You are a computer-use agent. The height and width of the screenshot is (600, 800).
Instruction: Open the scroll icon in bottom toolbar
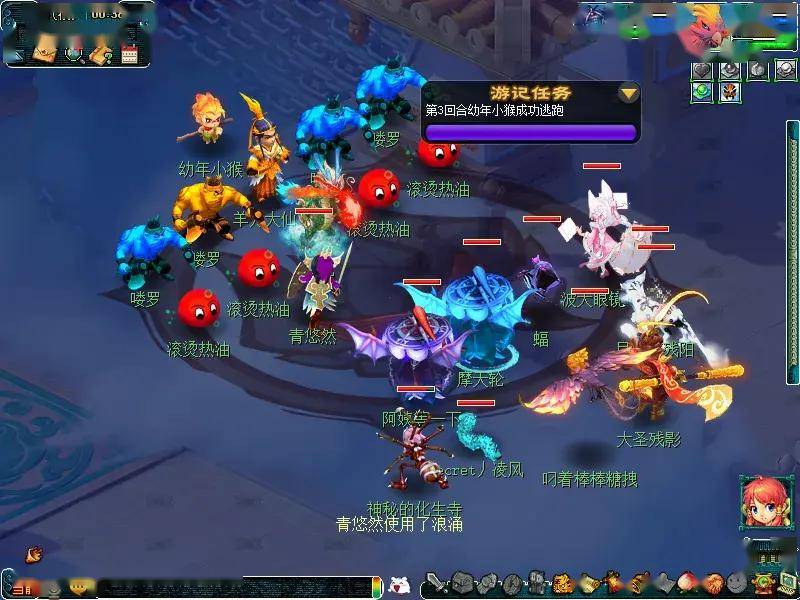588,582
